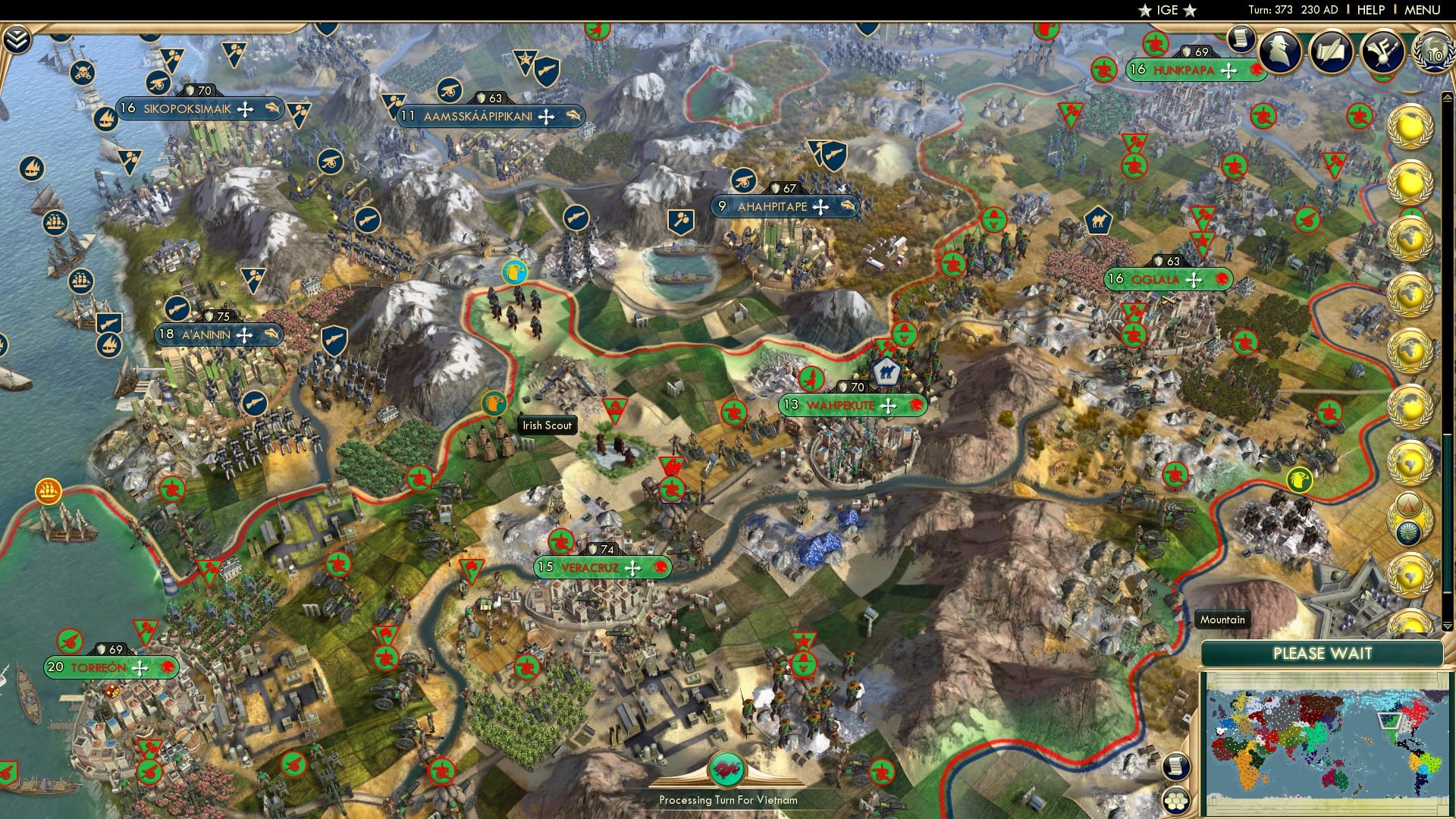Open the HELP menu
The height and width of the screenshot is (819, 1456).
tap(1370, 10)
